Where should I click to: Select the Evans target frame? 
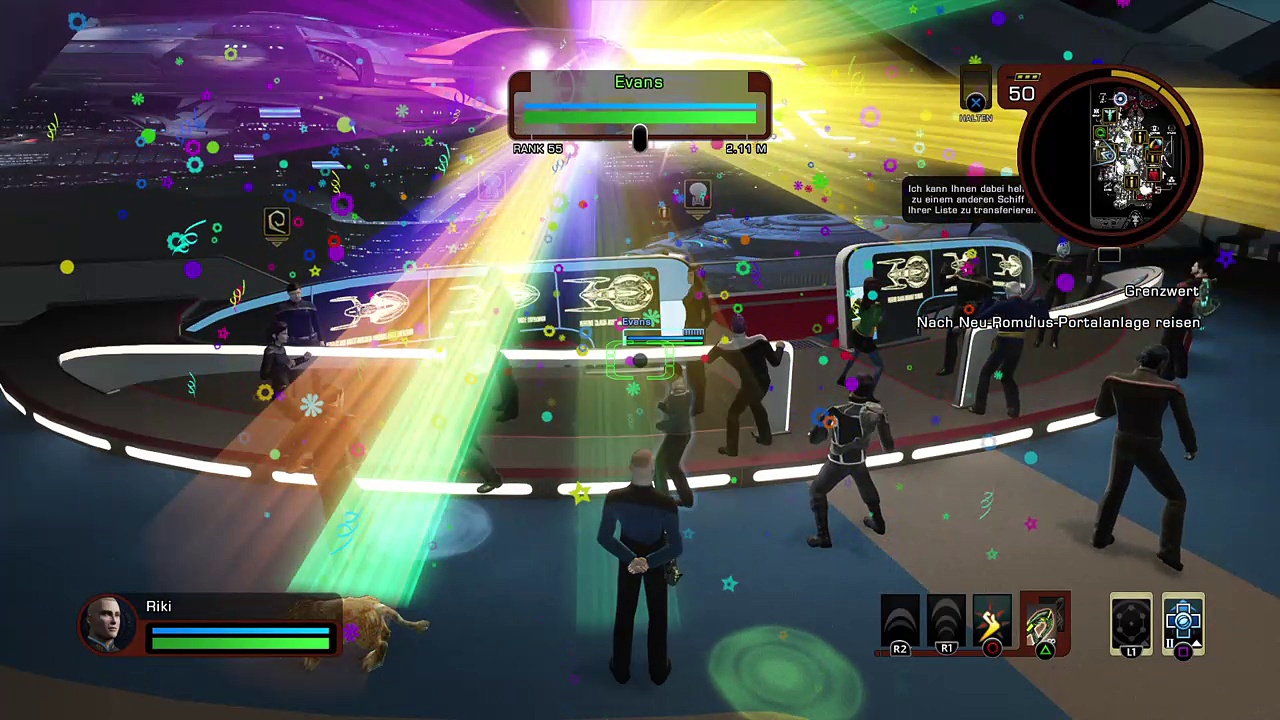point(639,106)
